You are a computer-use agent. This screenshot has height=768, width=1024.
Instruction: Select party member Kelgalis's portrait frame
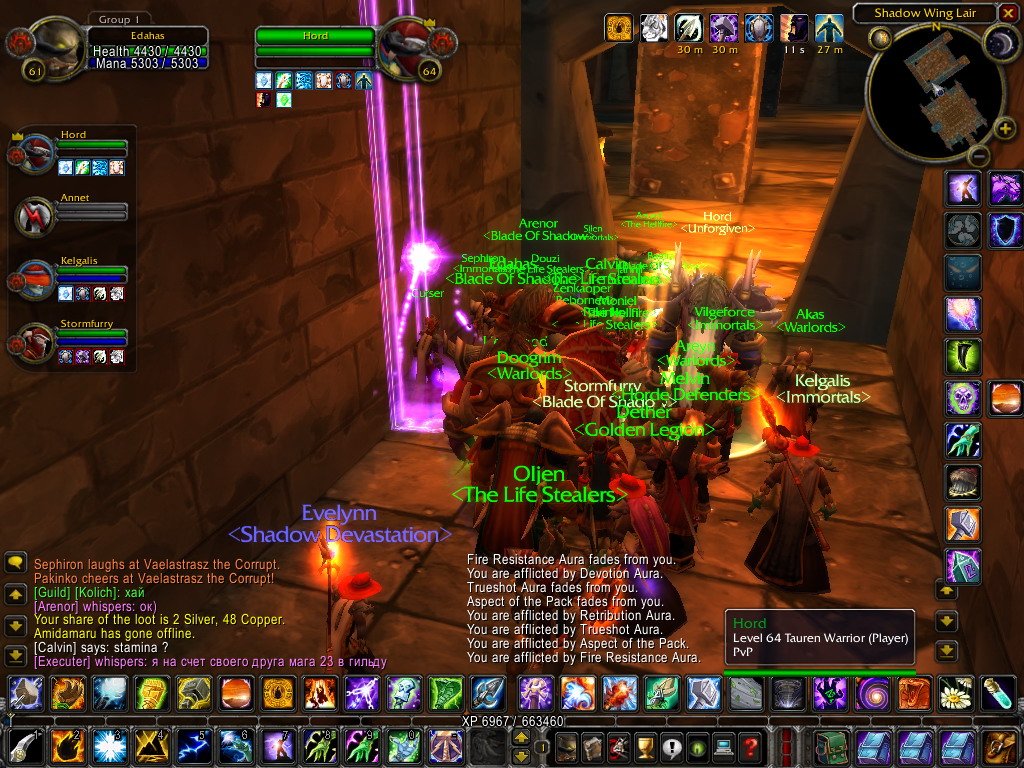click(37, 280)
